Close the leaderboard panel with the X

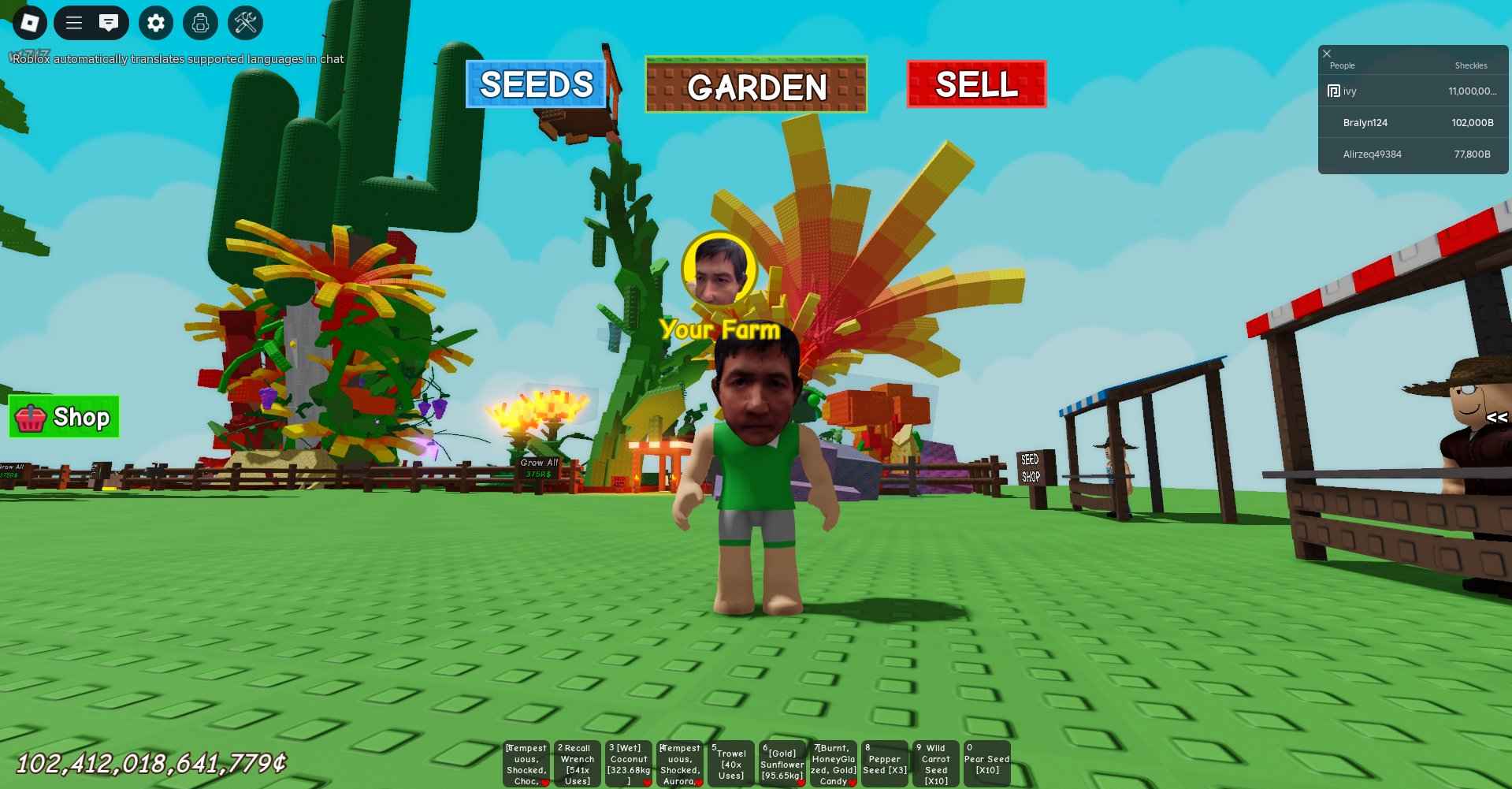click(x=1327, y=52)
